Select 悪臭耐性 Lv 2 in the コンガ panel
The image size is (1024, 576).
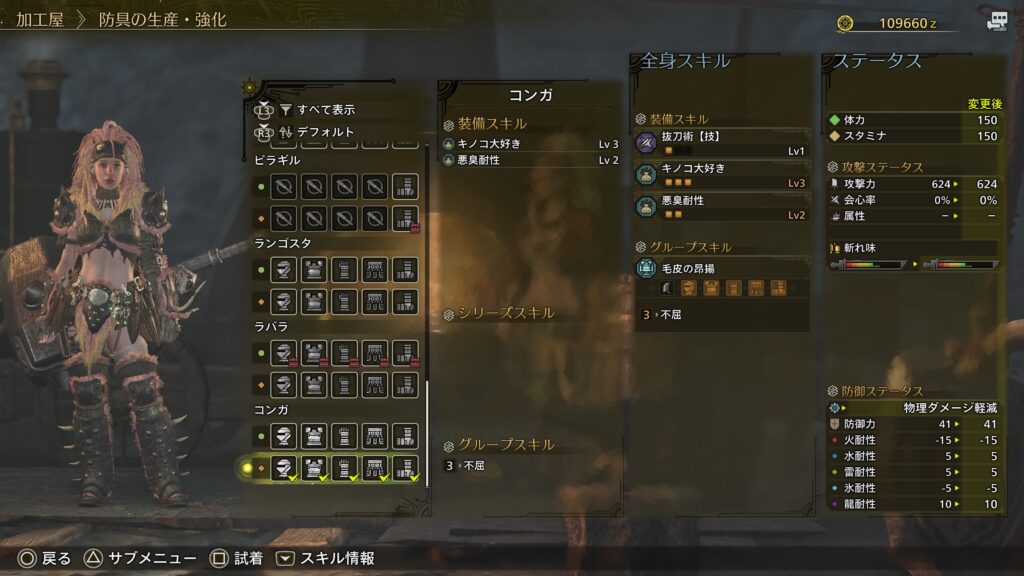click(530, 160)
